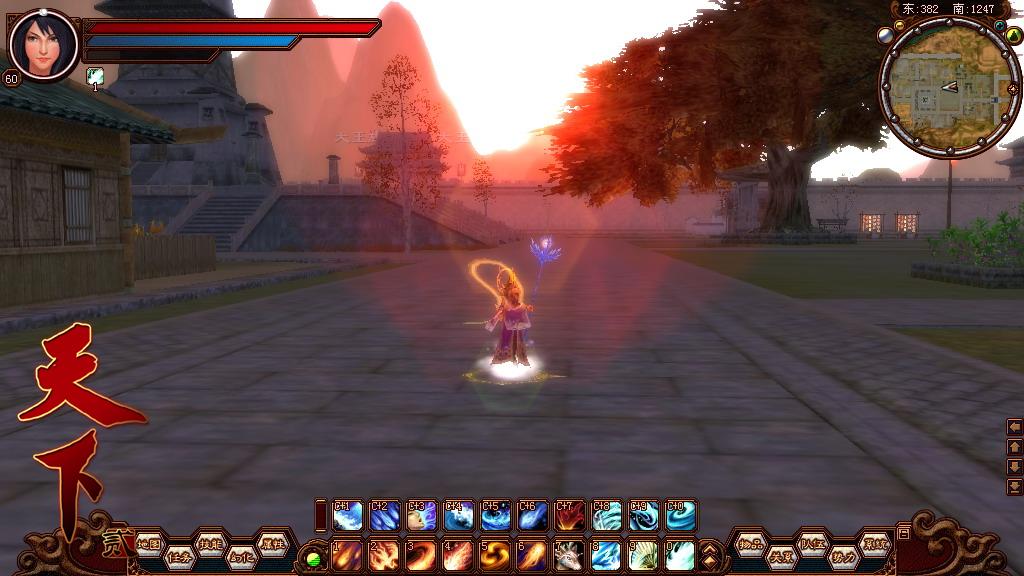Screen dimensions: 1024x576
Task: Use the red claw skill C+7
Action: (x=570, y=515)
